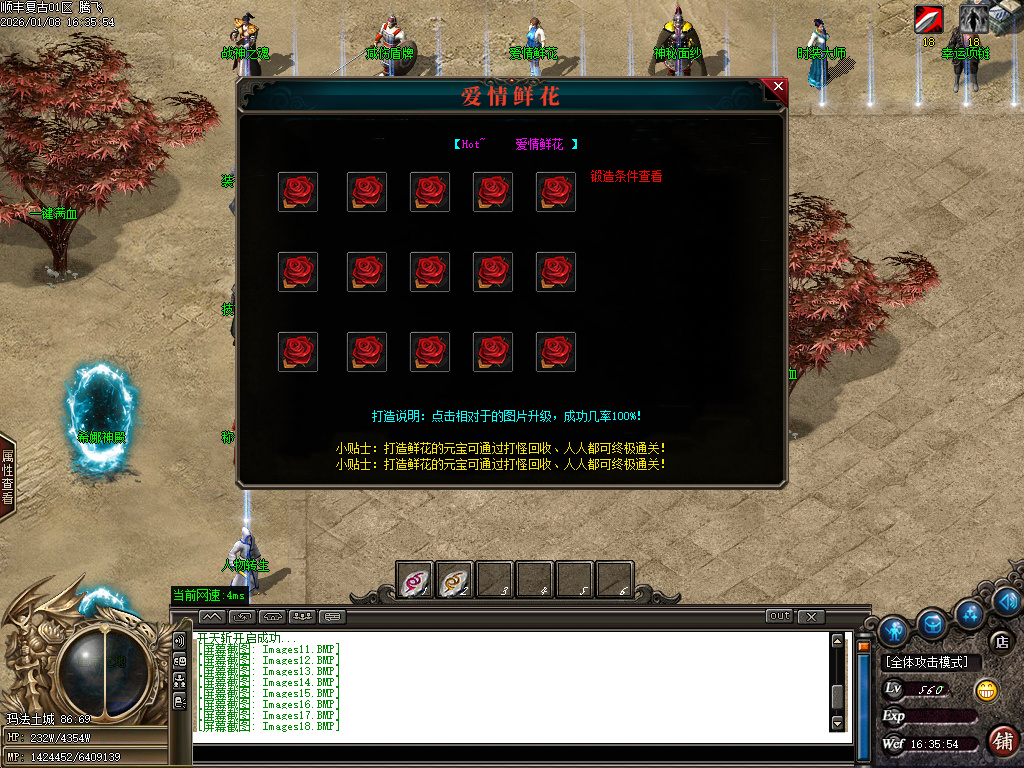Click the sound-wave chat channel button

tap(180, 640)
